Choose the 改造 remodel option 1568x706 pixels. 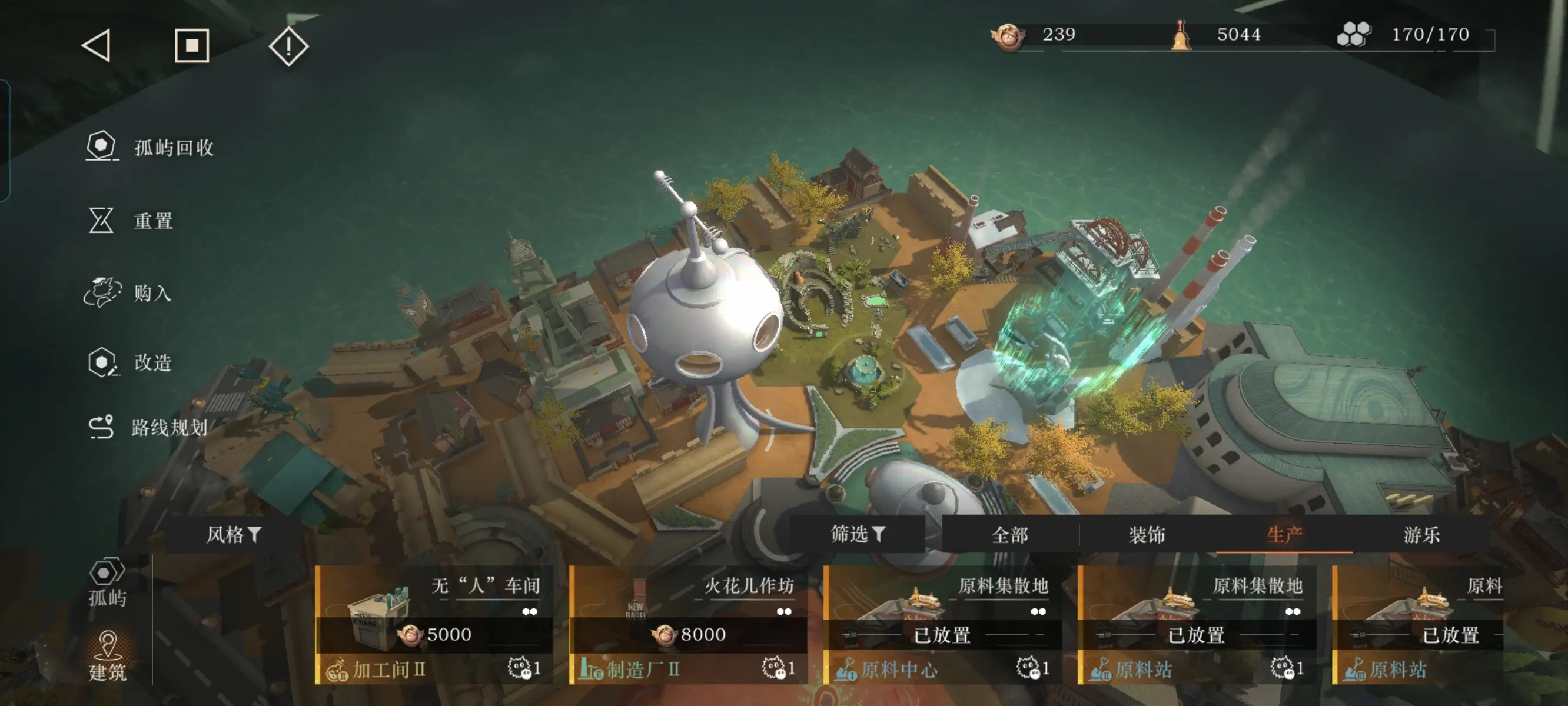[x=130, y=363]
